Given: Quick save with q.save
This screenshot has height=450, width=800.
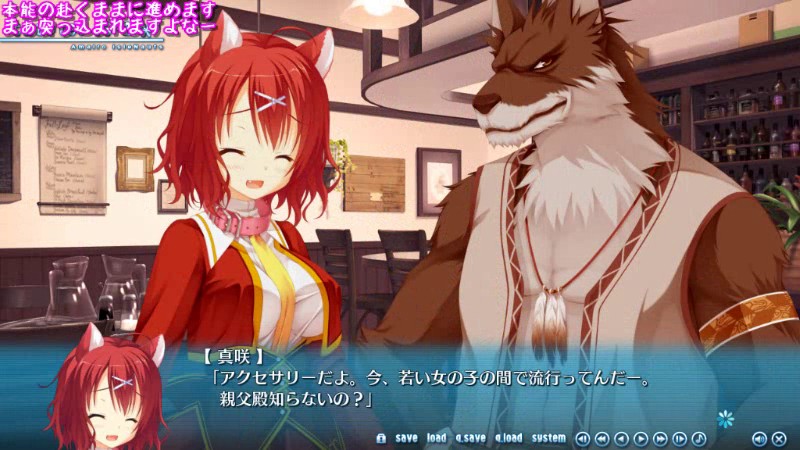Looking at the screenshot, I should pos(470,438).
